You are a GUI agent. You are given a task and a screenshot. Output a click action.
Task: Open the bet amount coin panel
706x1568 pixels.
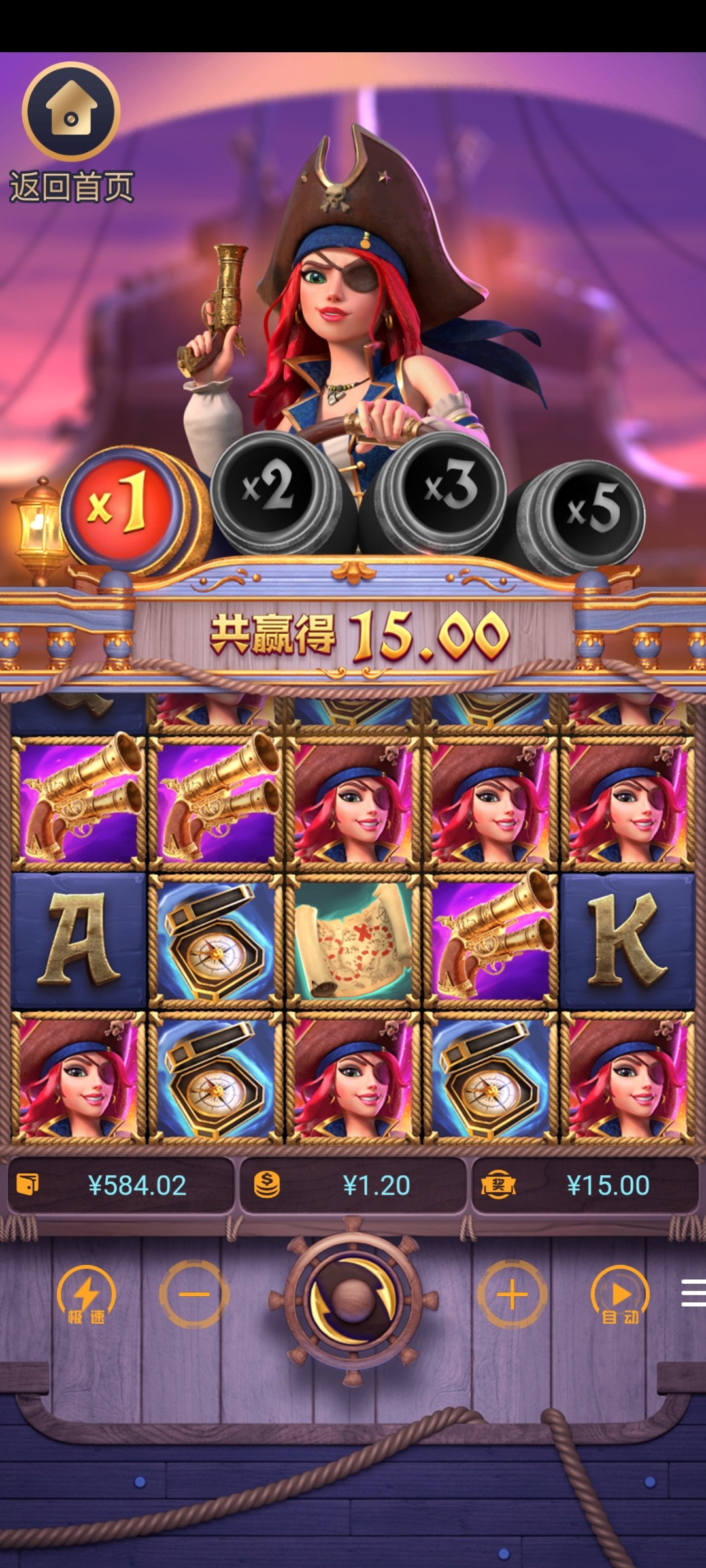coord(353,1185)
